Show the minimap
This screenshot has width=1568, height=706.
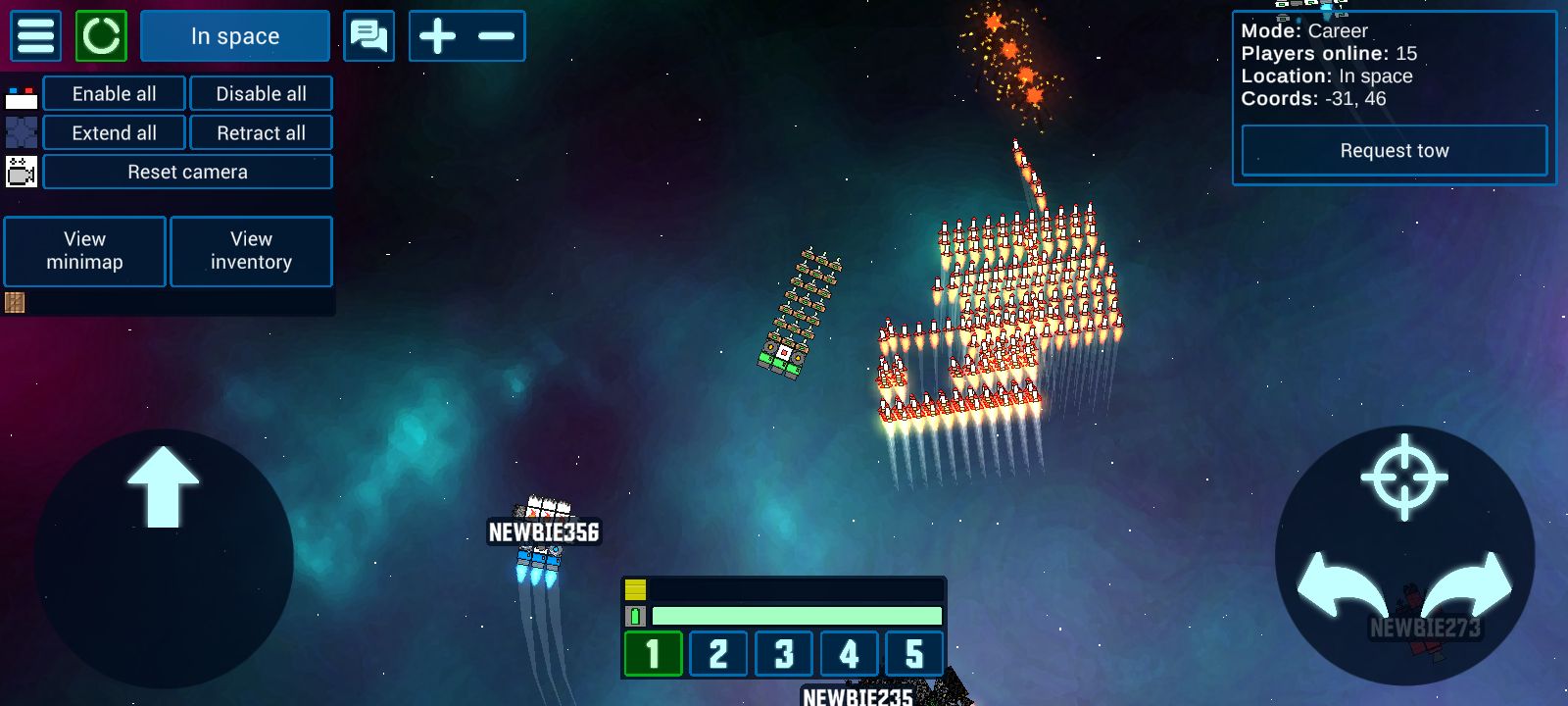(85, 251)
